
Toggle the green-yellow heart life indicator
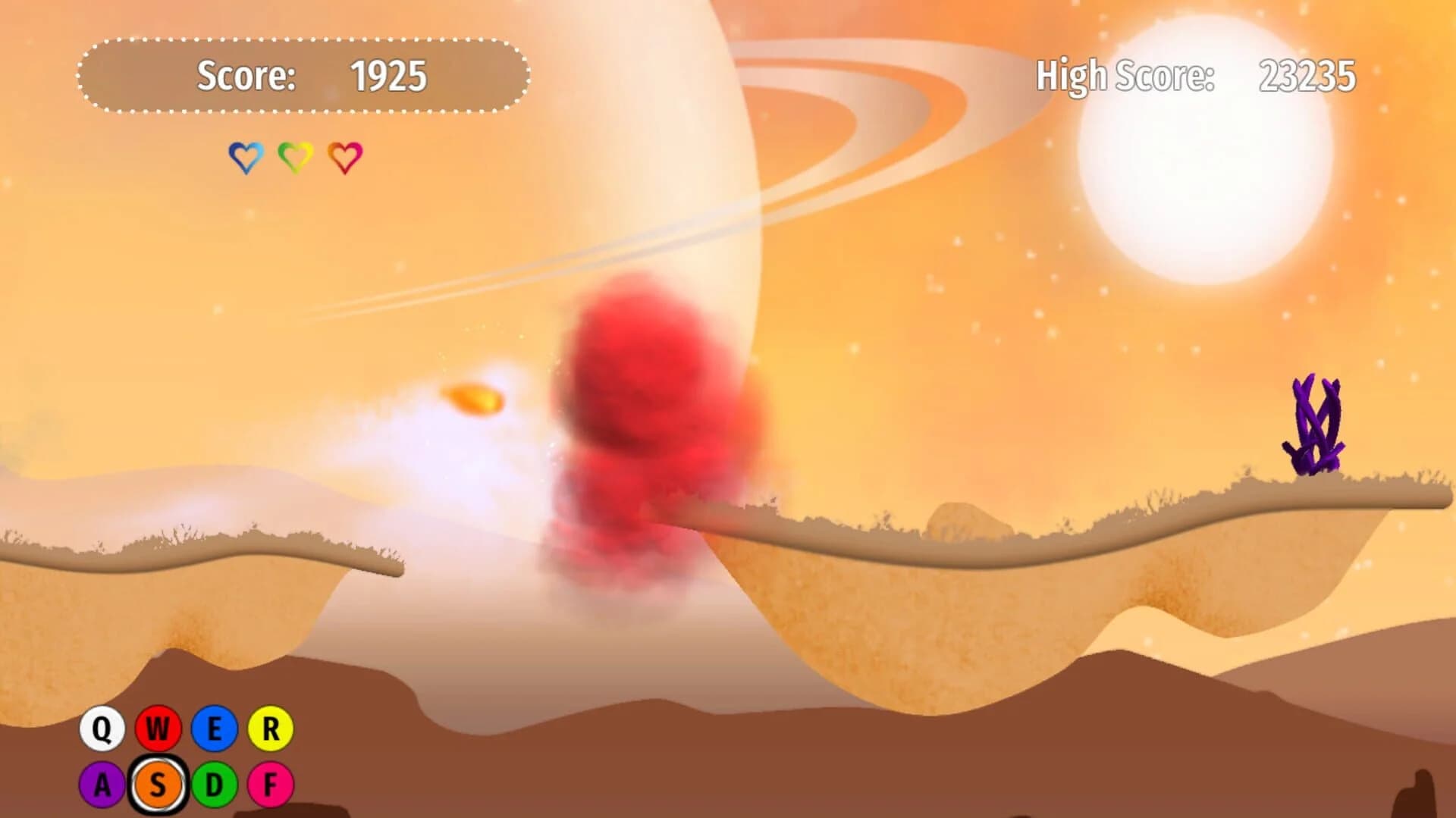pyautogui.click(x=294, y=157)
